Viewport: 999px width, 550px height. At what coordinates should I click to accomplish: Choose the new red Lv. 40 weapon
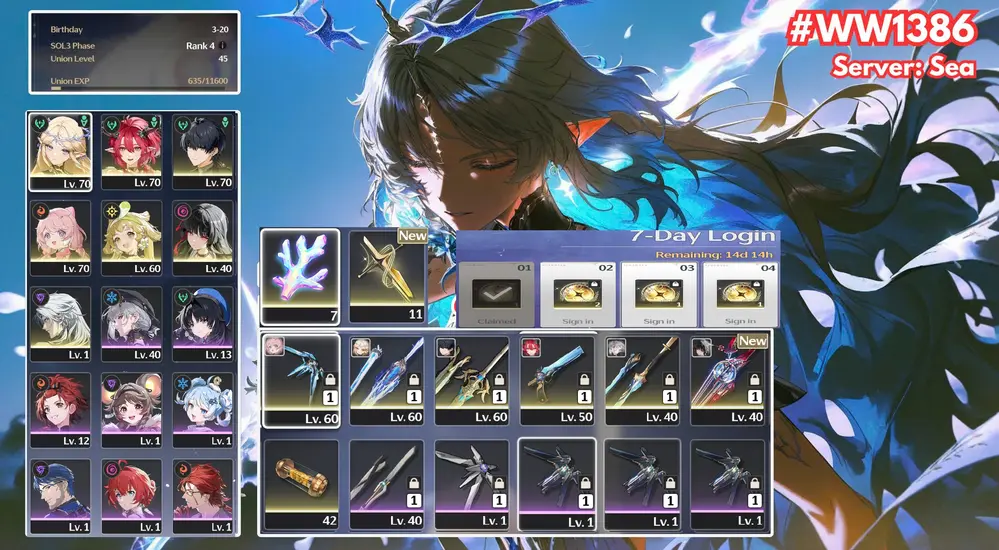pyautogui.click(x=728, y=380)
